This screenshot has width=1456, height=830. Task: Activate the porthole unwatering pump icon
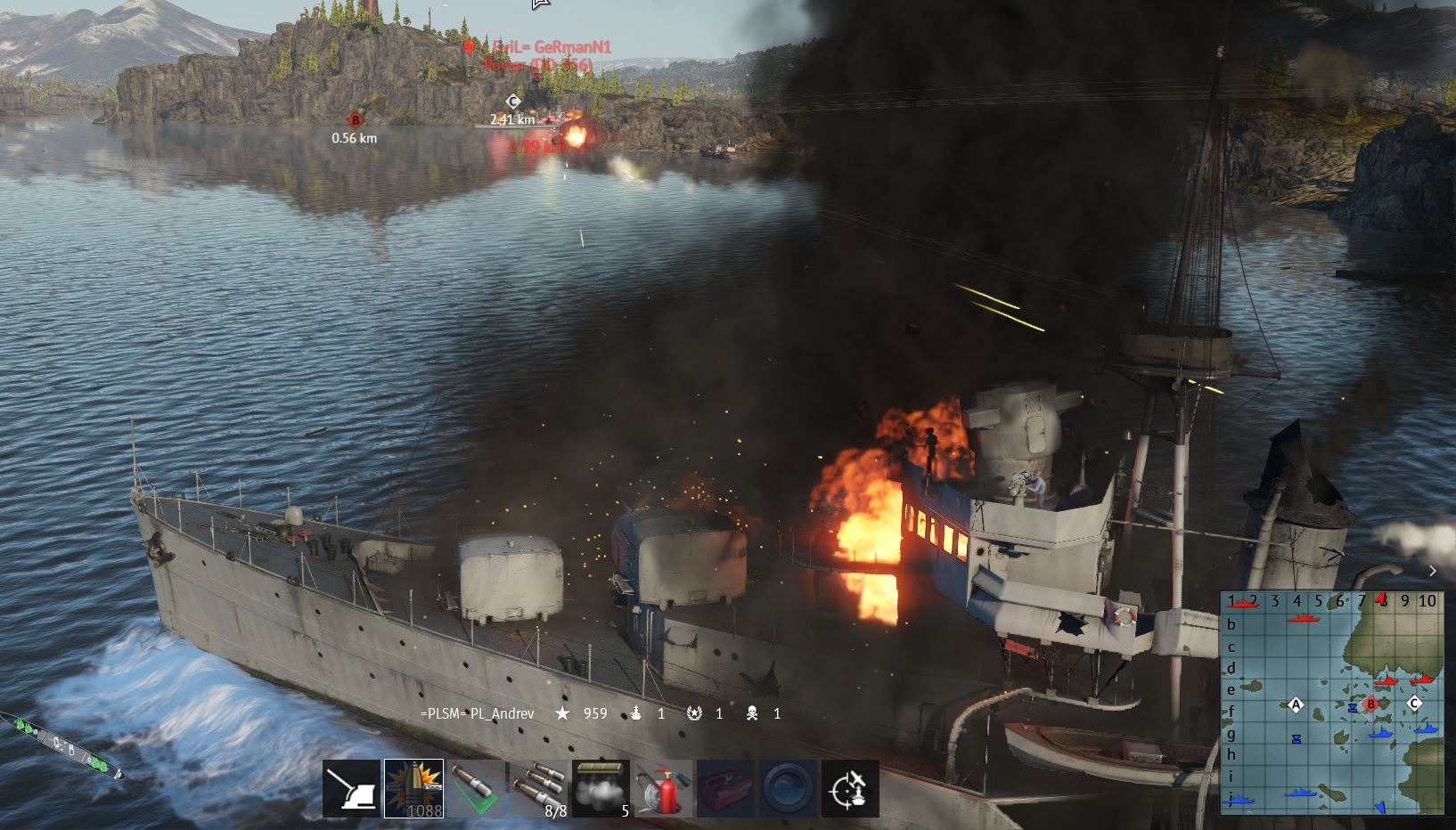(788, 788)
